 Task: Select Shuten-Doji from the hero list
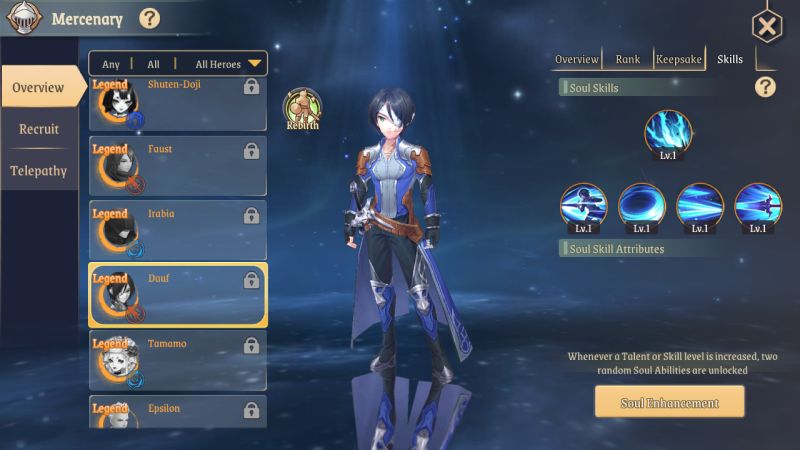pyautogui.click(x=178, y=103)
